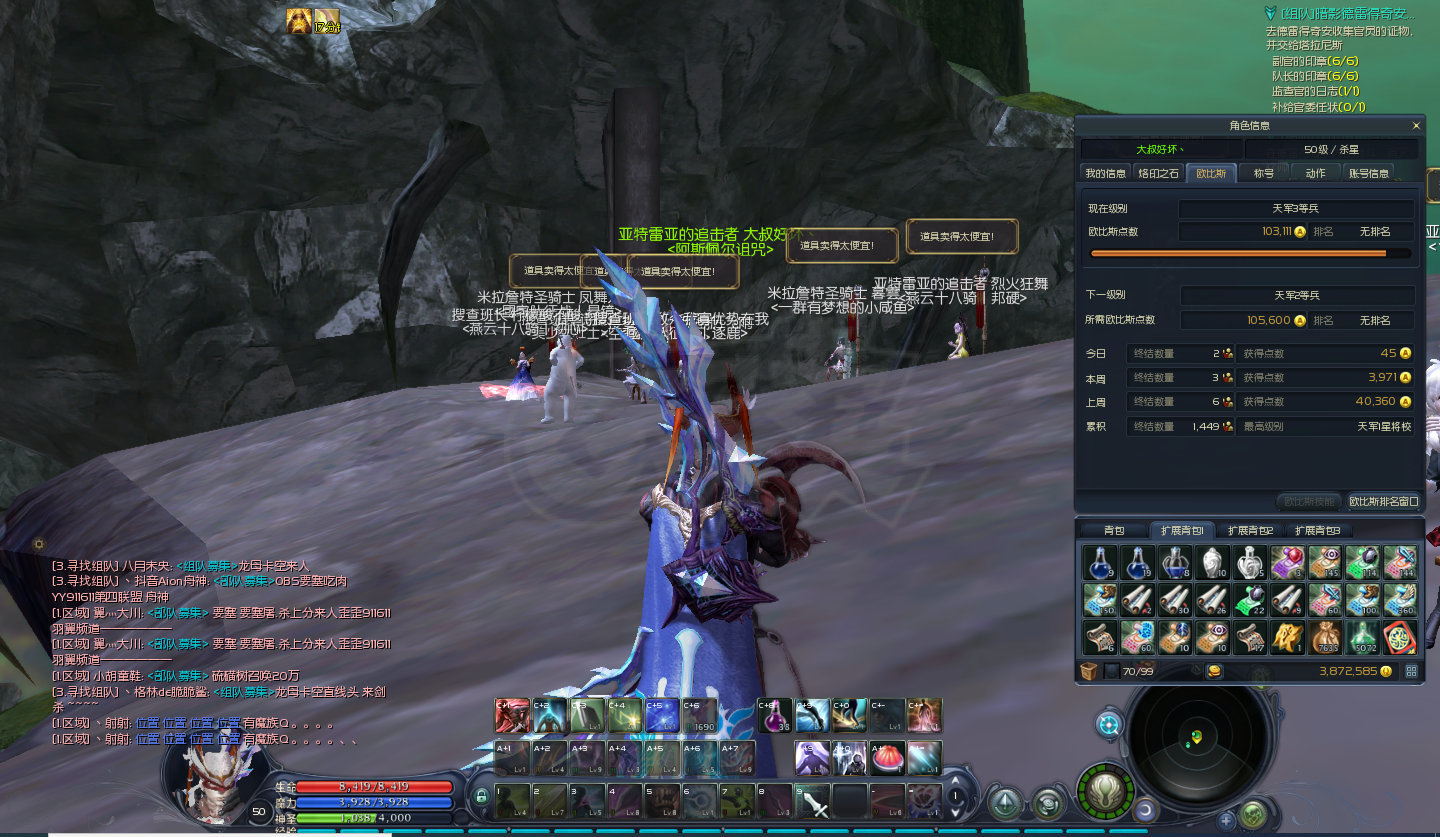Click the circular minimap
Image resolution: width=1440 pixels, height=837 pixels.
click(1197, 738)
